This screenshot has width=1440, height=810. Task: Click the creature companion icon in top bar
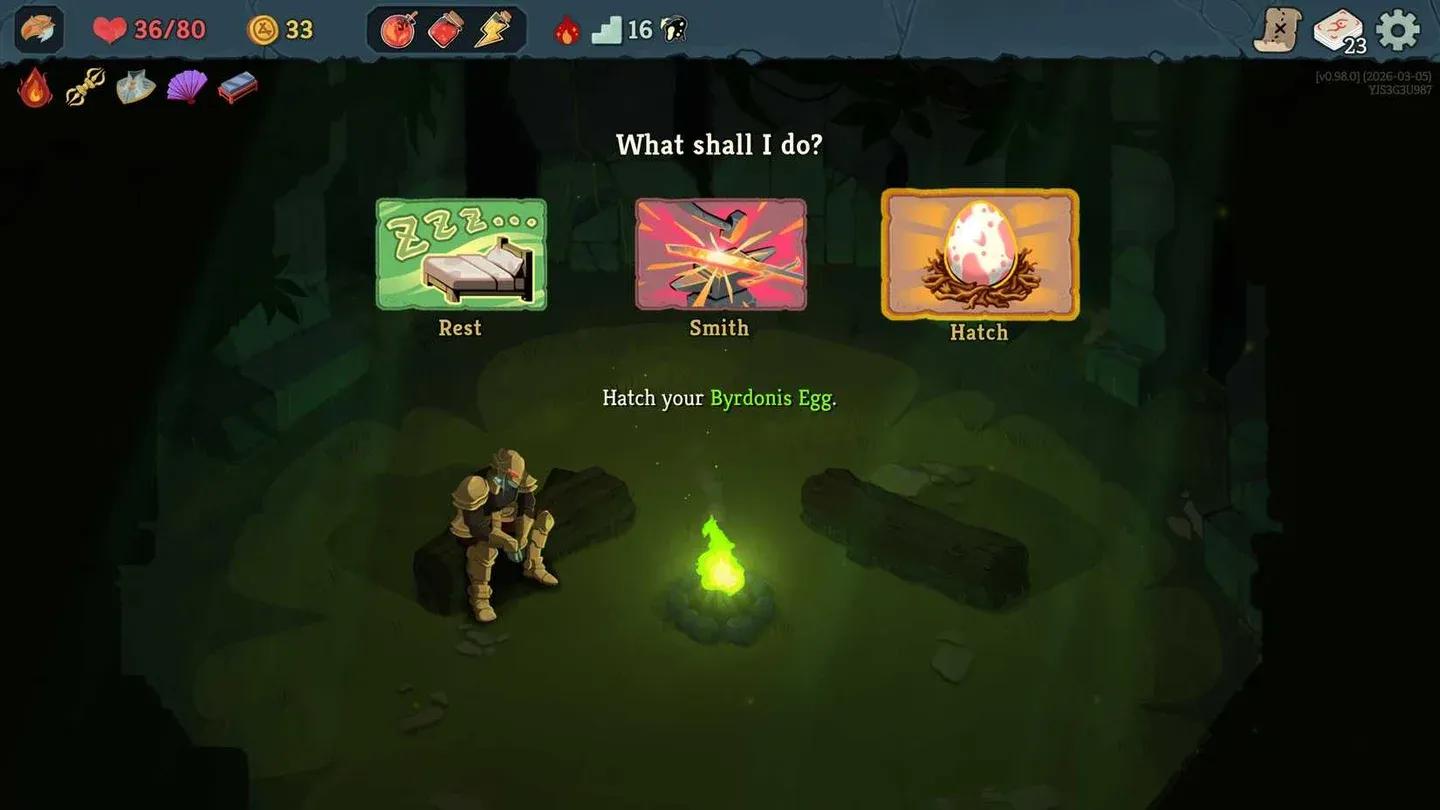672,29
